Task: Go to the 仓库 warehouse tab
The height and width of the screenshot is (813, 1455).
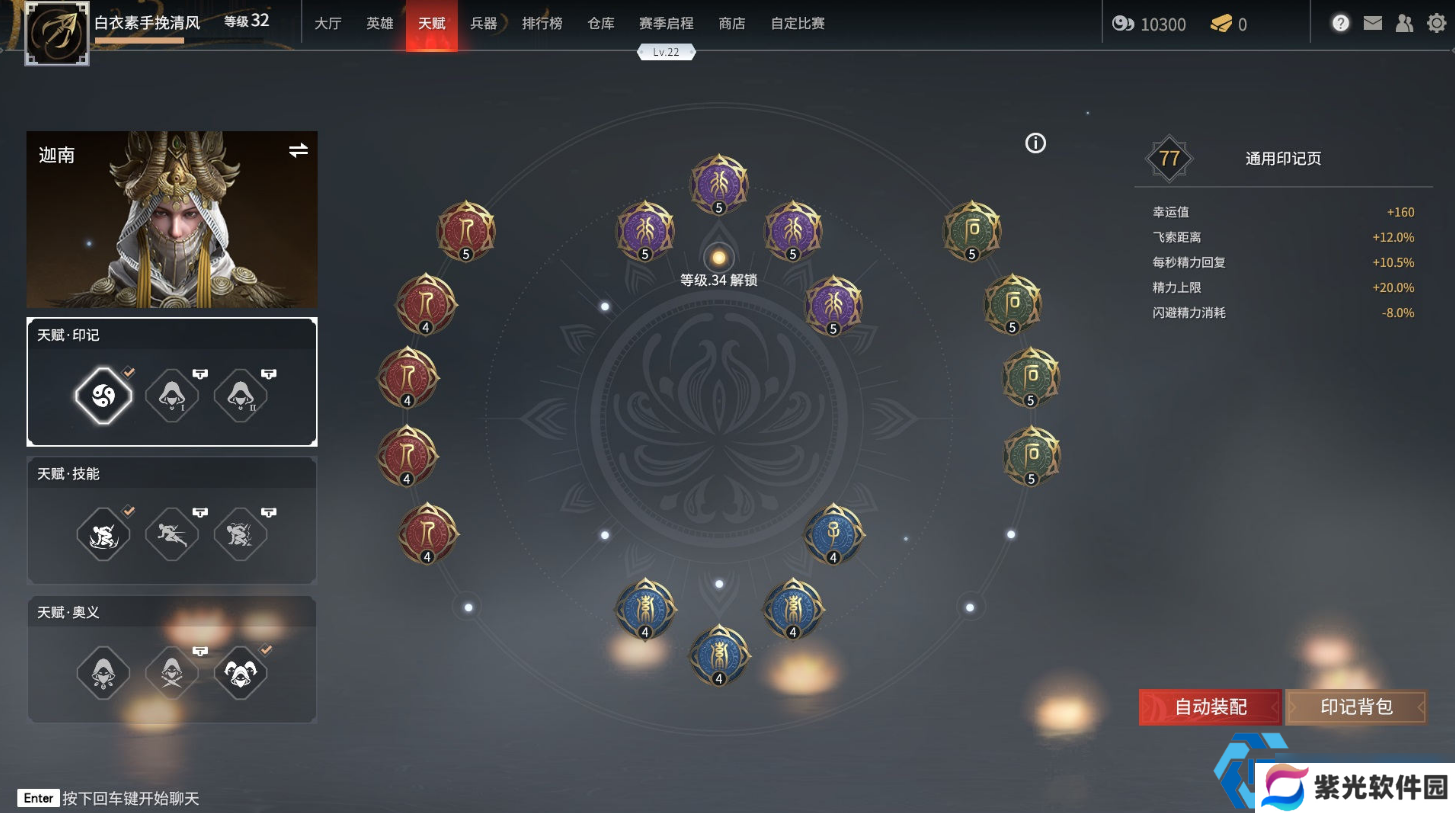Action: point(601,23)
